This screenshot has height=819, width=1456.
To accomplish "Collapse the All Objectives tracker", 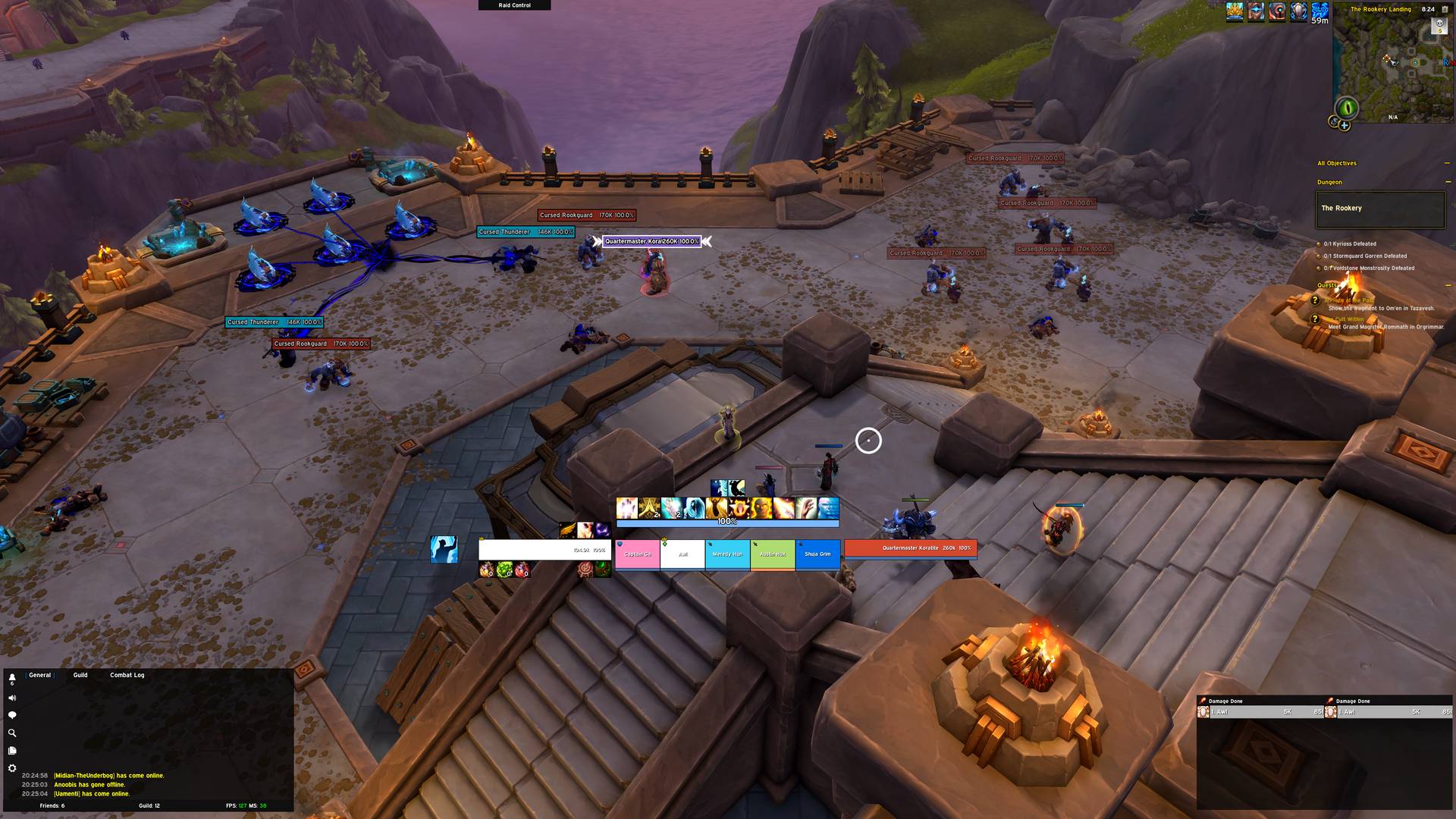I will 1447,163.
